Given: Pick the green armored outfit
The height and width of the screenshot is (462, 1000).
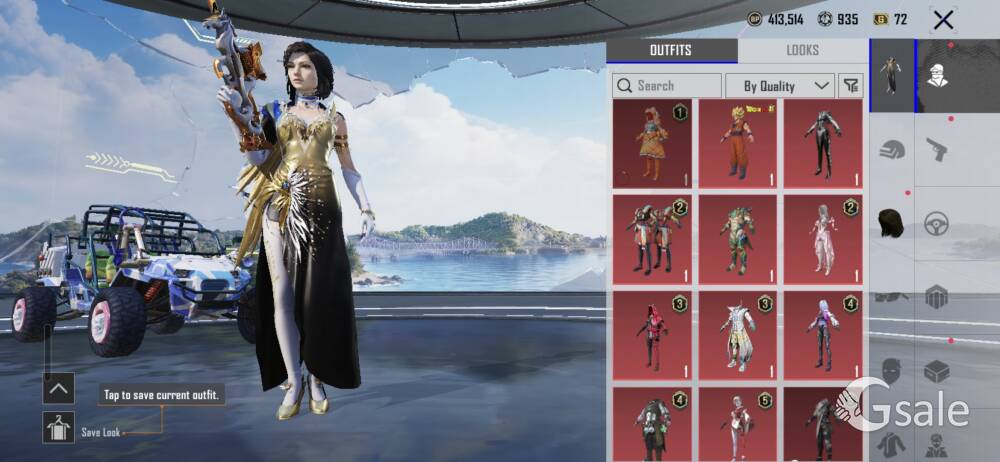Looking at the screenshot, I should (x=738, y=239).
